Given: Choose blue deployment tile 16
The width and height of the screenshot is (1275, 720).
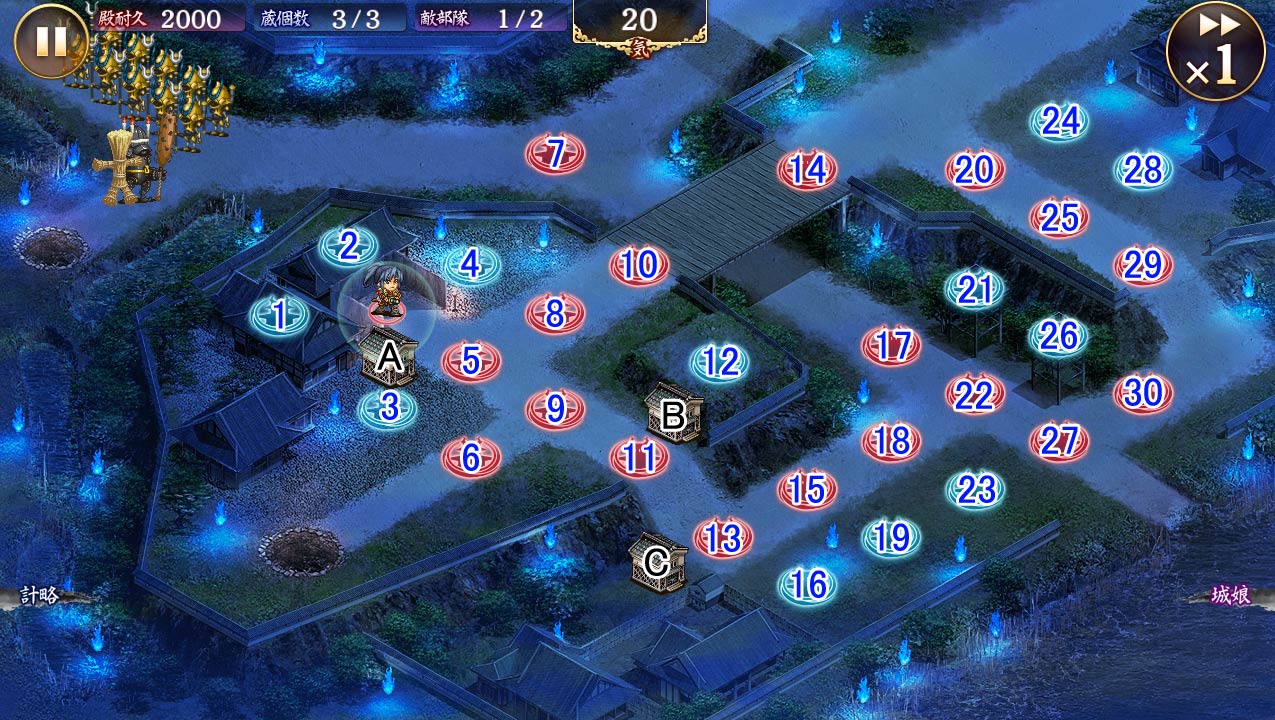Looking at the screenshot, I should (807, 584).
